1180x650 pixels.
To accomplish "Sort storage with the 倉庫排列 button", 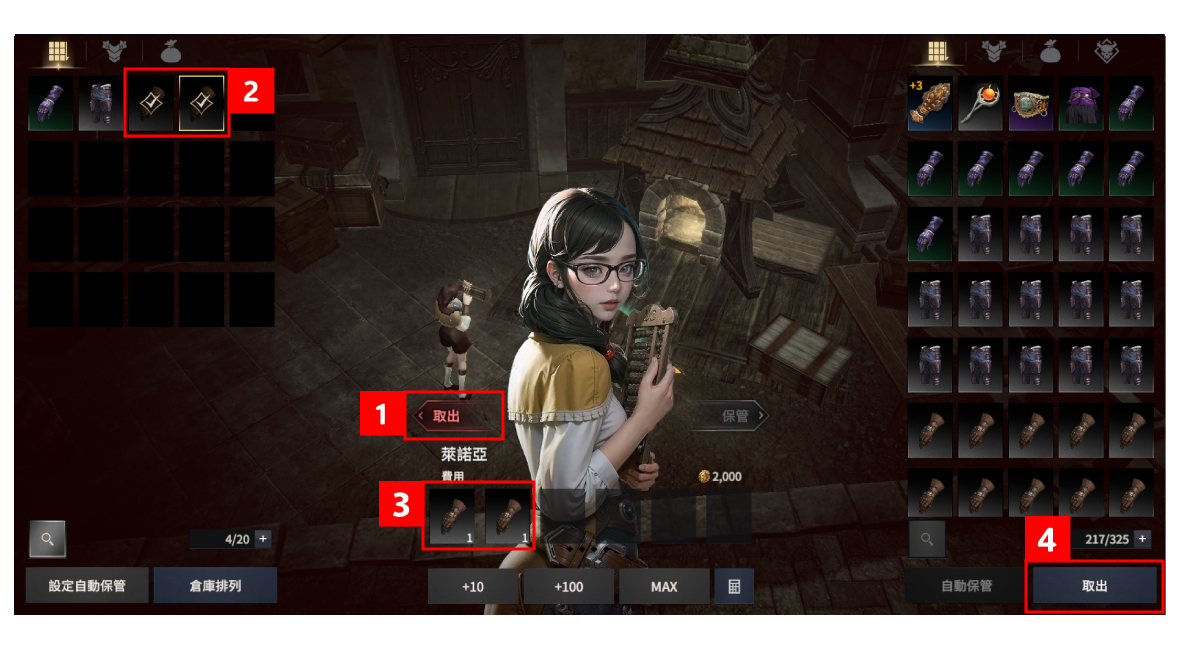I will click(215, 586).
